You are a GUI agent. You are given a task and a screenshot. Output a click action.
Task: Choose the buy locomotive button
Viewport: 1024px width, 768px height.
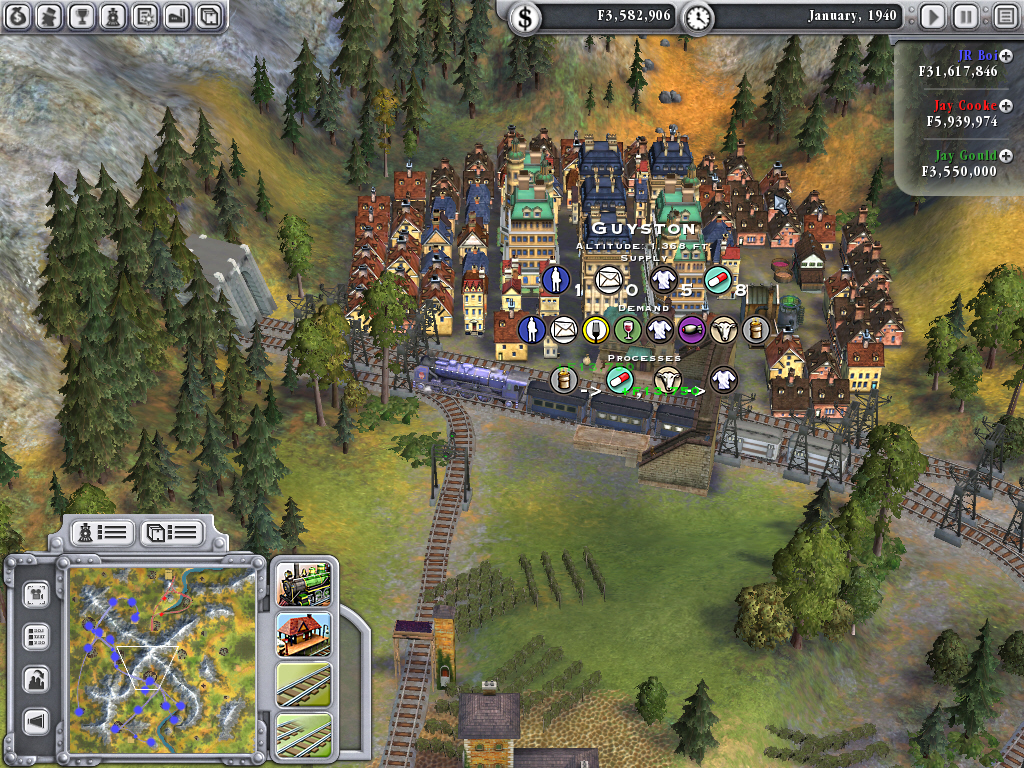click(x=304, y=584)
